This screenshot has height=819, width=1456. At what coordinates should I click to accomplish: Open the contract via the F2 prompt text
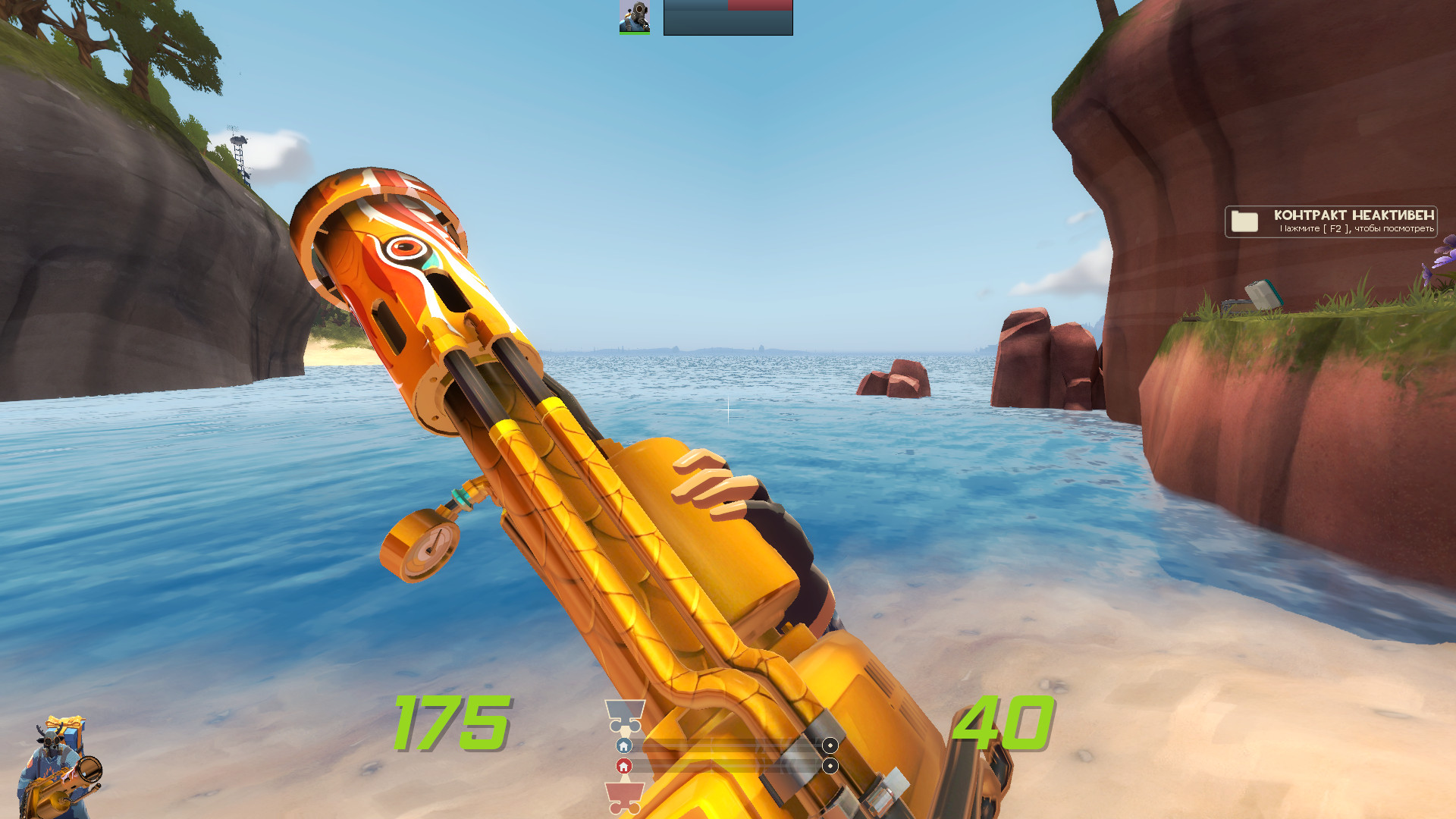[x=1356, y=228]
